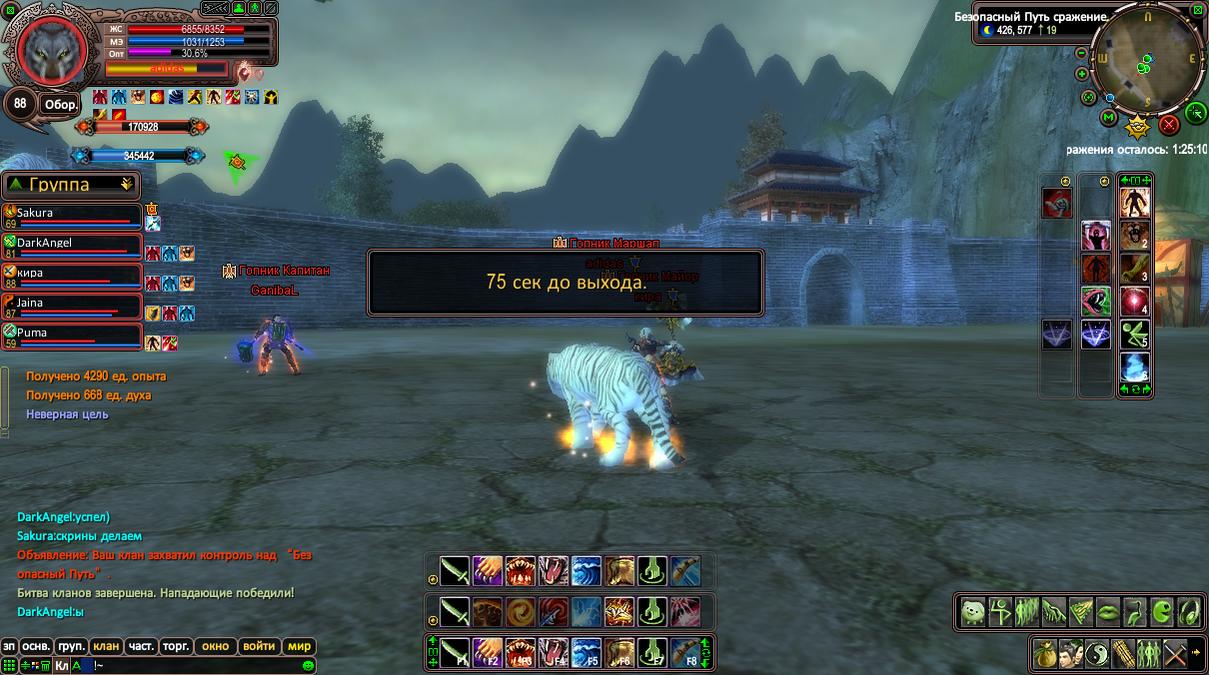
Task: Use the red orb skill in slot 4
Action: click(x=1134, y=301)
